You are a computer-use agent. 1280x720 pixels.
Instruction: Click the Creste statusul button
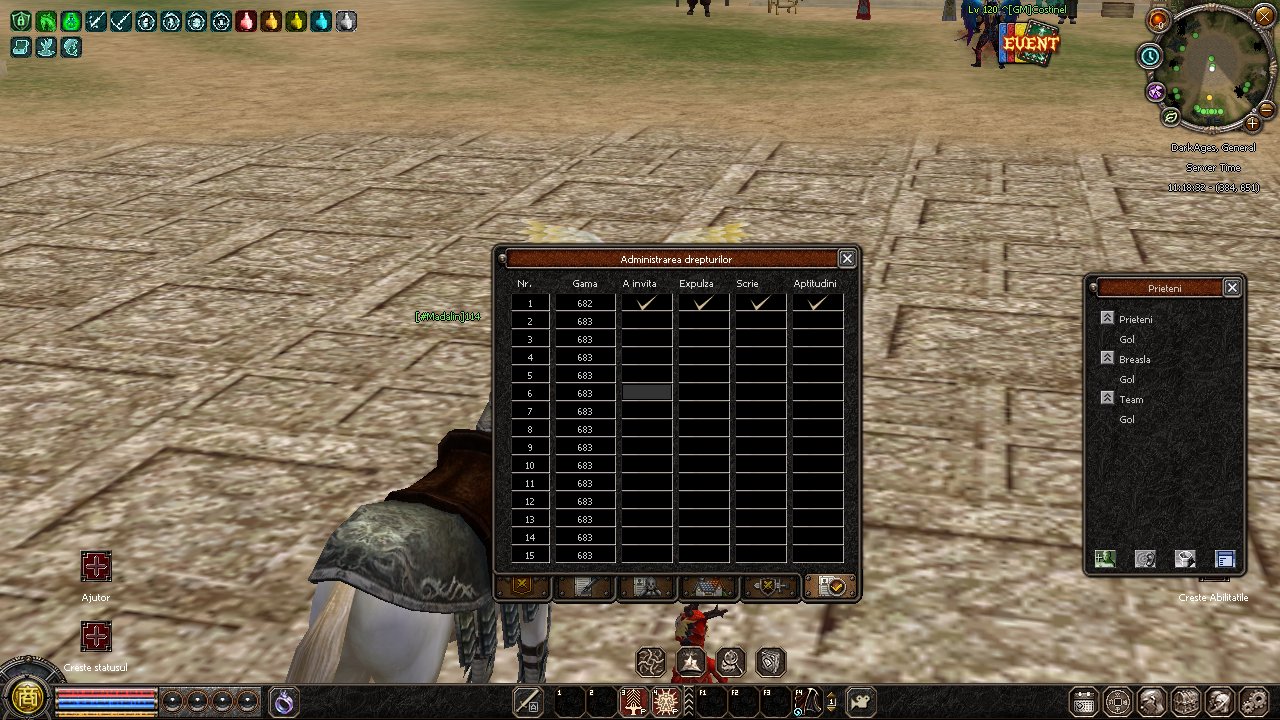[96, 637]
